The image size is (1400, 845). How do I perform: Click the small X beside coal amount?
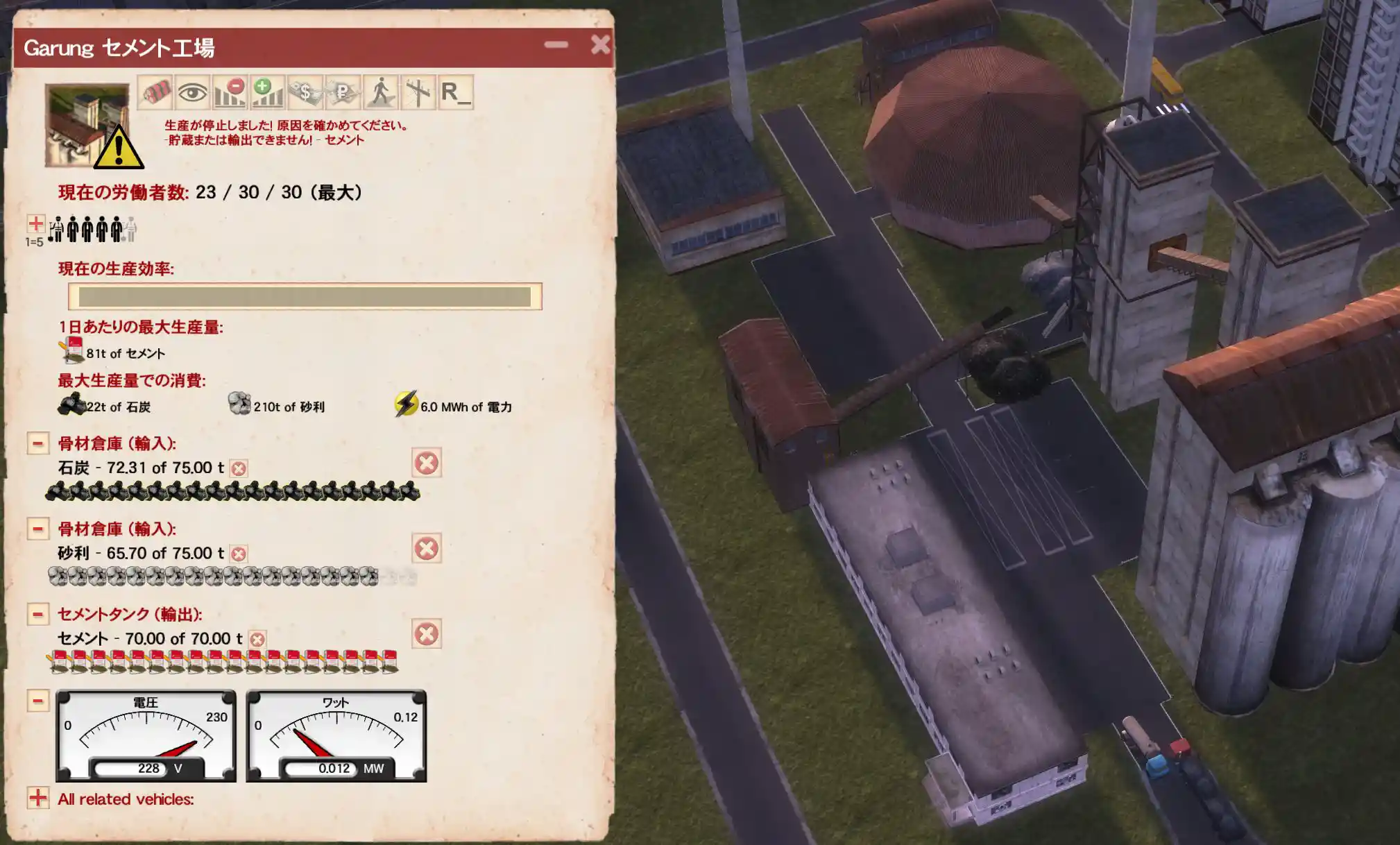(x=239, y=468)
